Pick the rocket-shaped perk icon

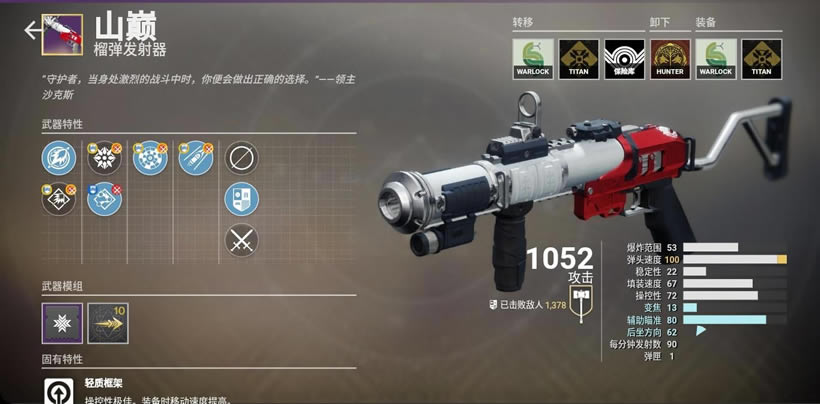coord(196,158)
